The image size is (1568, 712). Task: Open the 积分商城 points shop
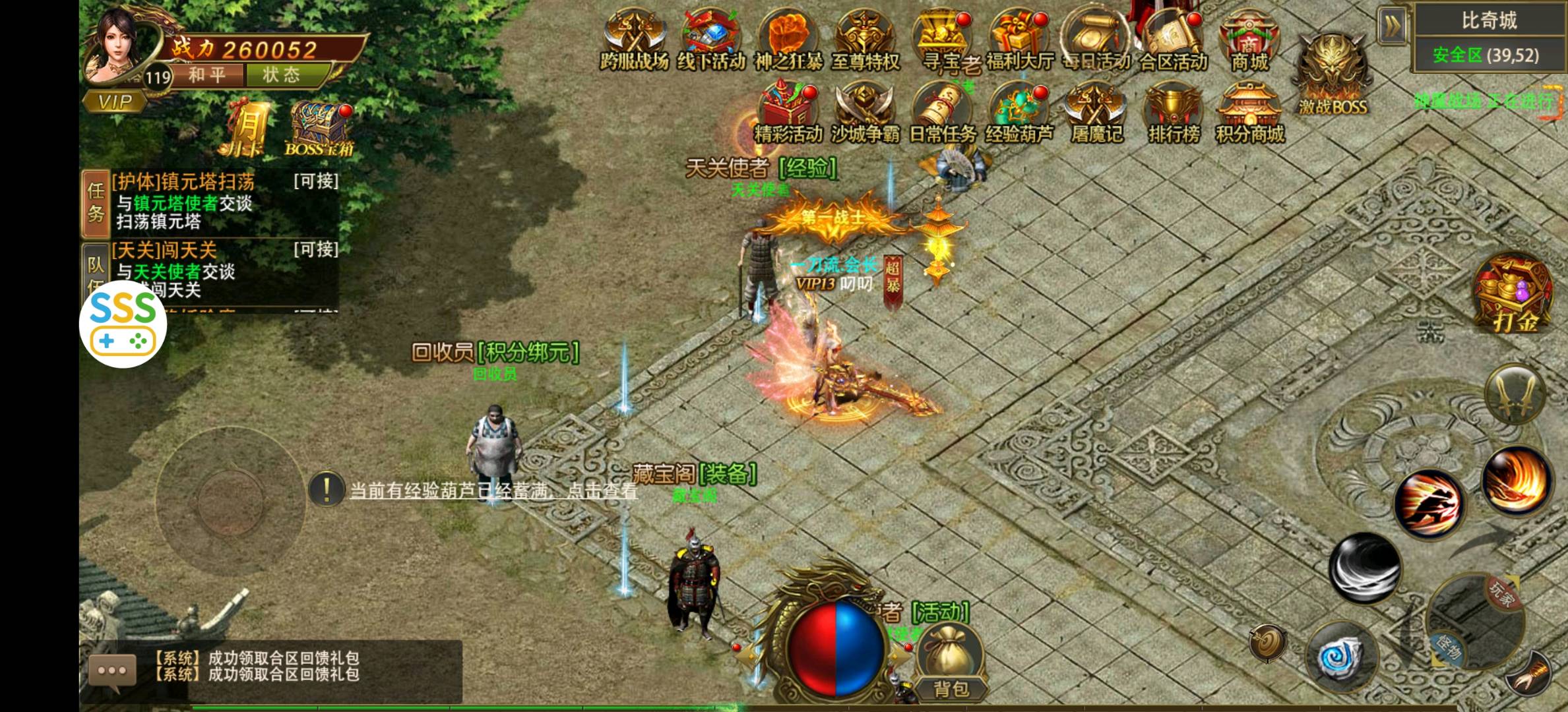point(1249,112)
